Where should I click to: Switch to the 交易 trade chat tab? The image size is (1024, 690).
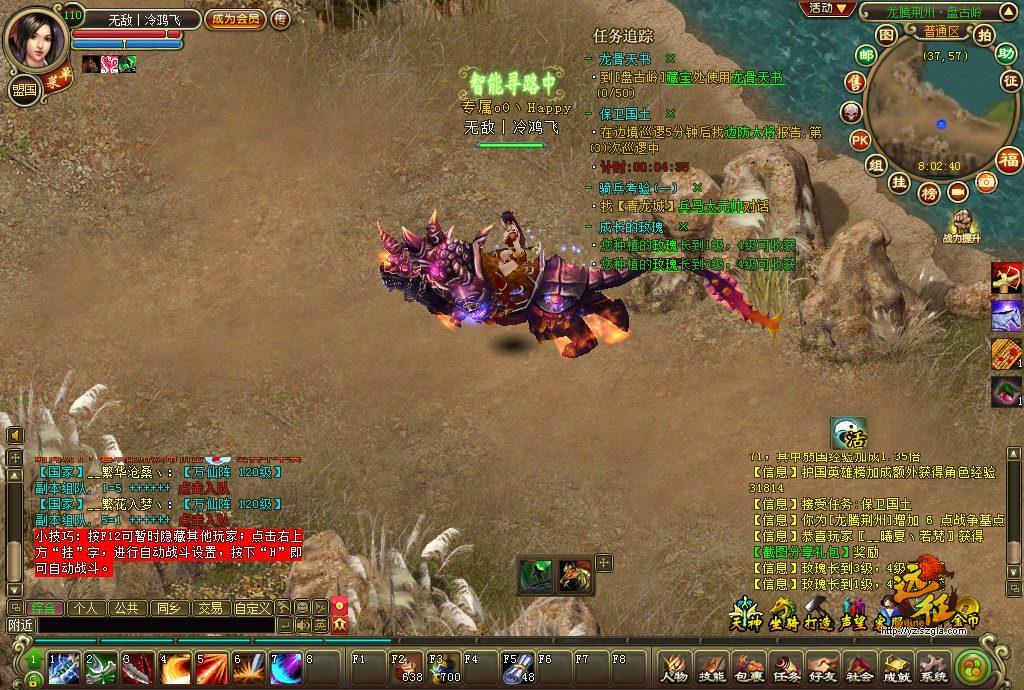point(209,607)
